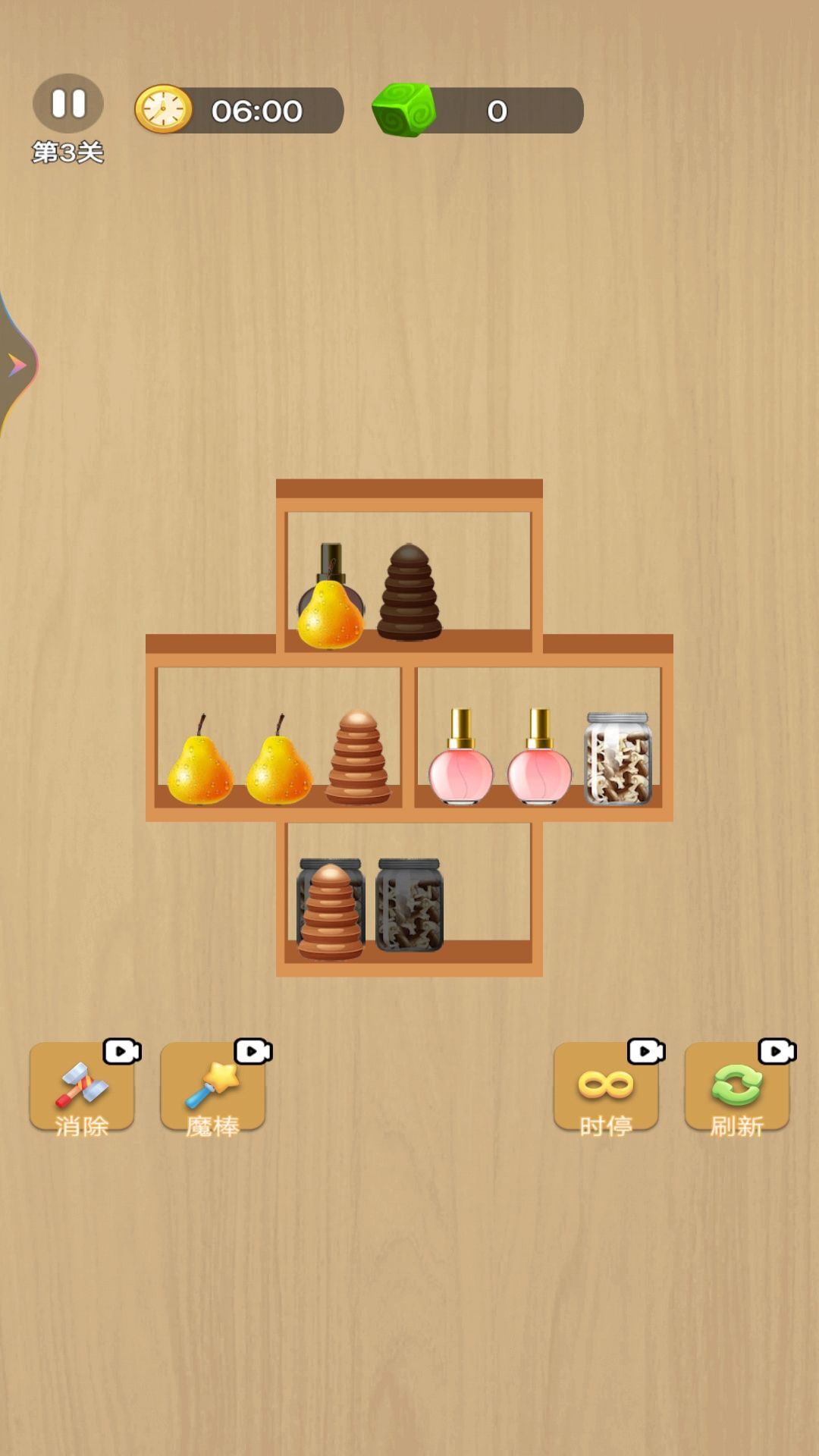Select the bright jar of dried mushrooms
Viewport: 819px width, 1456px height.
pyautogui.click(x=618, y=758)
